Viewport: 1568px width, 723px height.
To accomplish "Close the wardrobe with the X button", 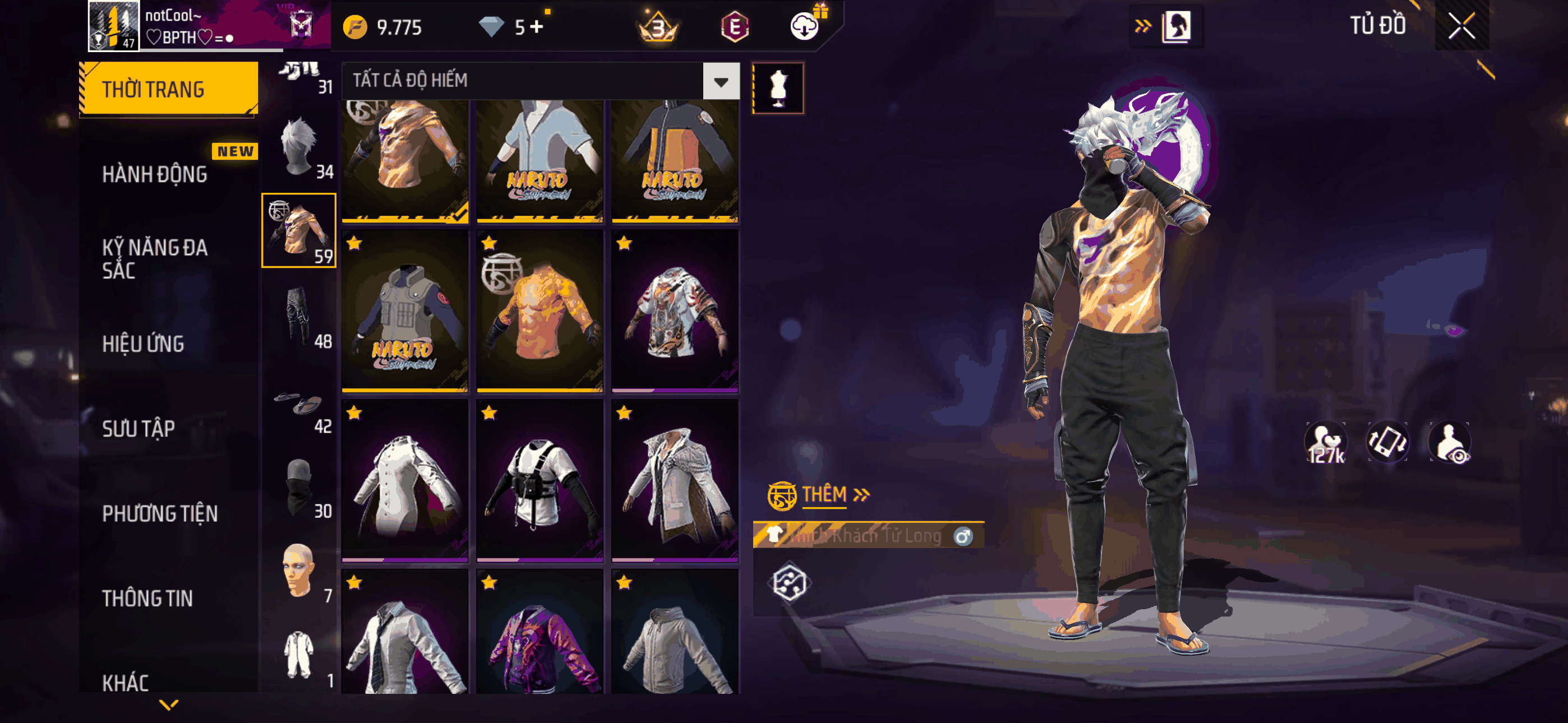I will pos(1461,26).
